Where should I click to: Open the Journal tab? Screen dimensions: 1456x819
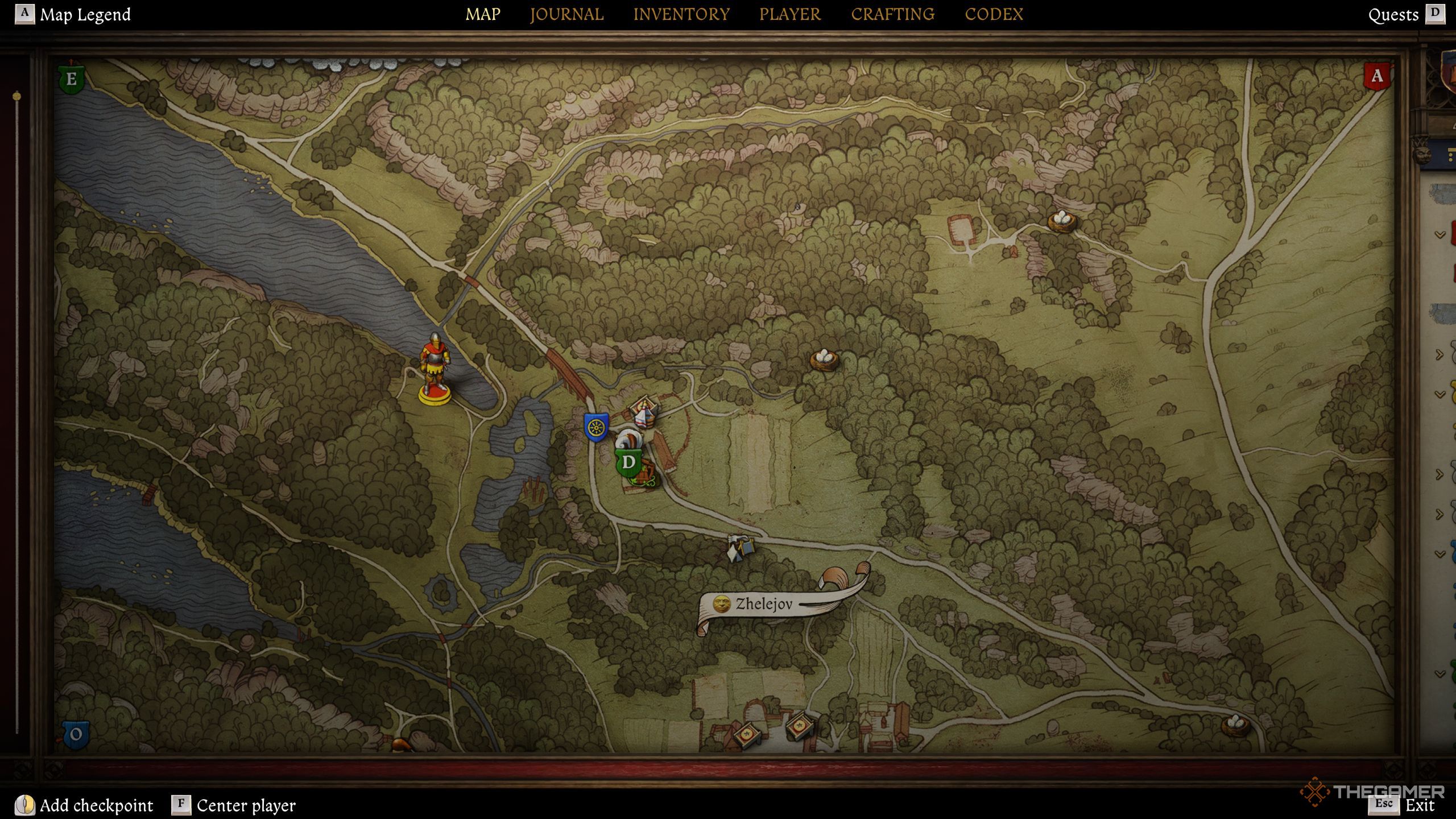566,14
